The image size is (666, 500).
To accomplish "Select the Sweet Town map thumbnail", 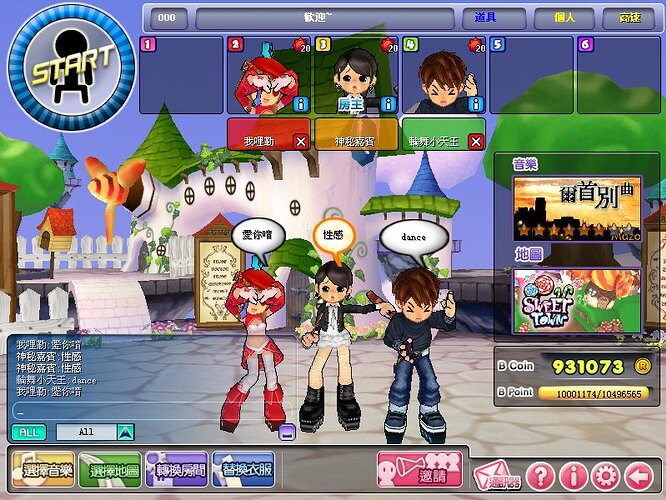I will (576, 301).
